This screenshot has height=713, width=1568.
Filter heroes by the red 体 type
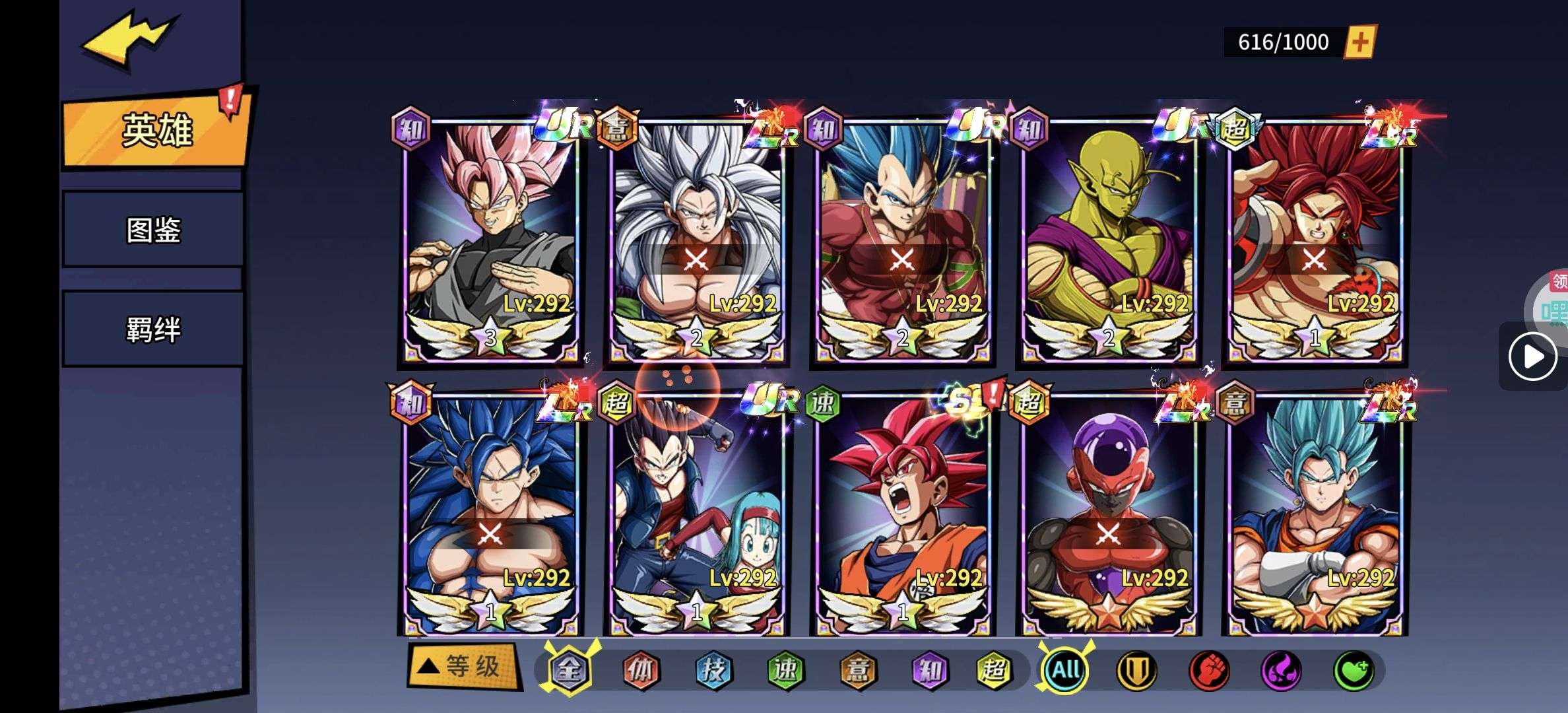(641, 671)
